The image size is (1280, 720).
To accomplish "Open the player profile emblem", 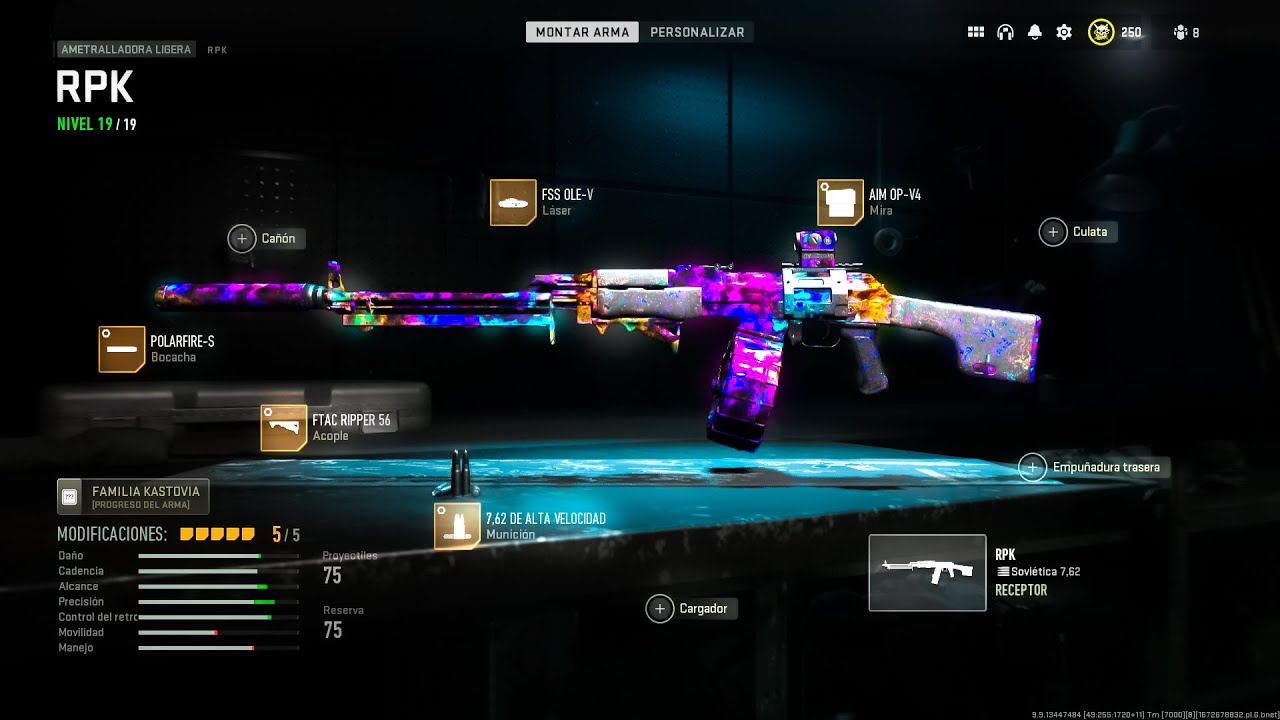I will [1101, 32].
